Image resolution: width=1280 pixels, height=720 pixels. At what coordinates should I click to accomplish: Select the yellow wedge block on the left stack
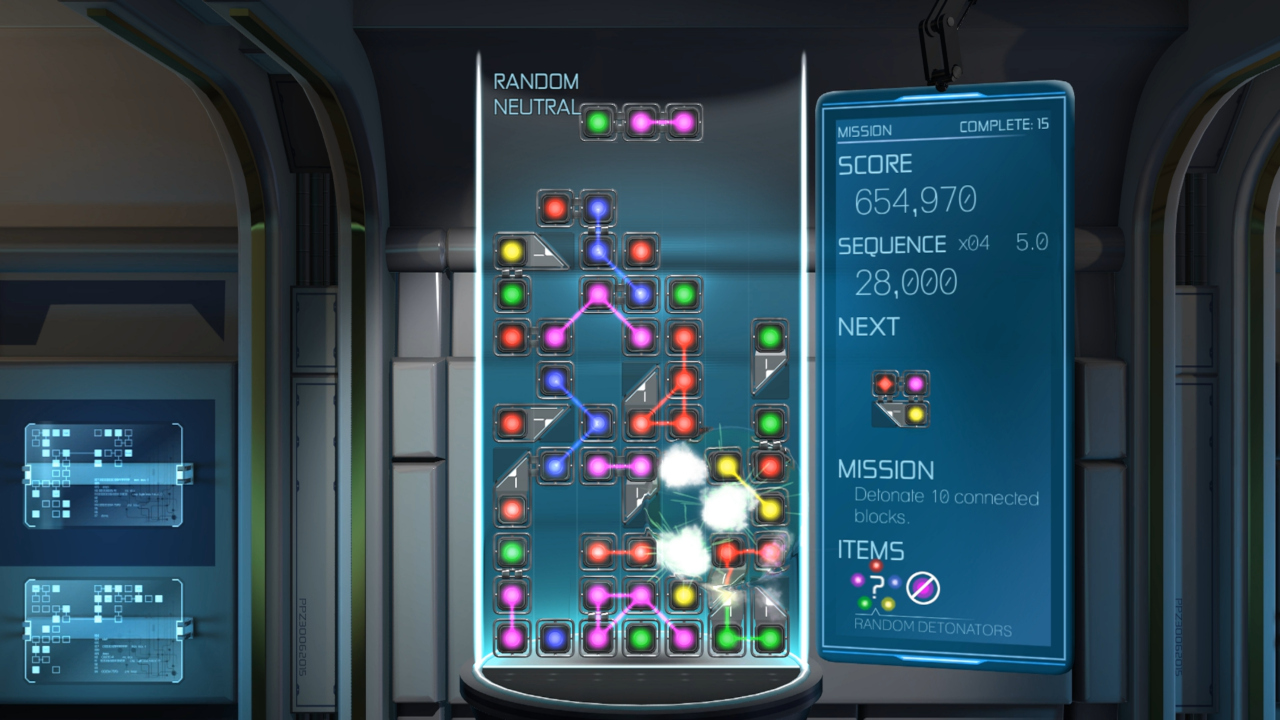click(513, 249)
